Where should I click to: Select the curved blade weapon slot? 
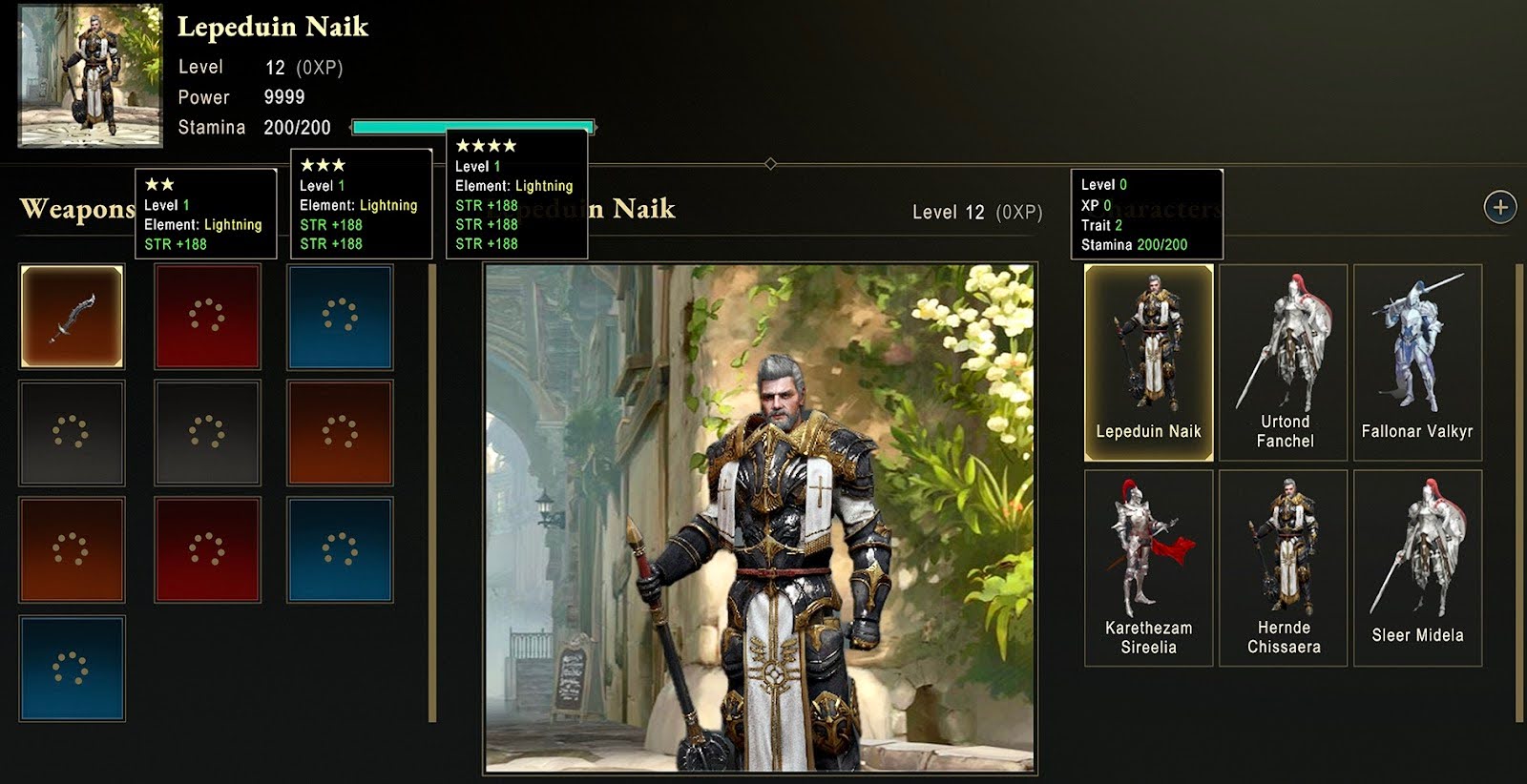(73, 317)
